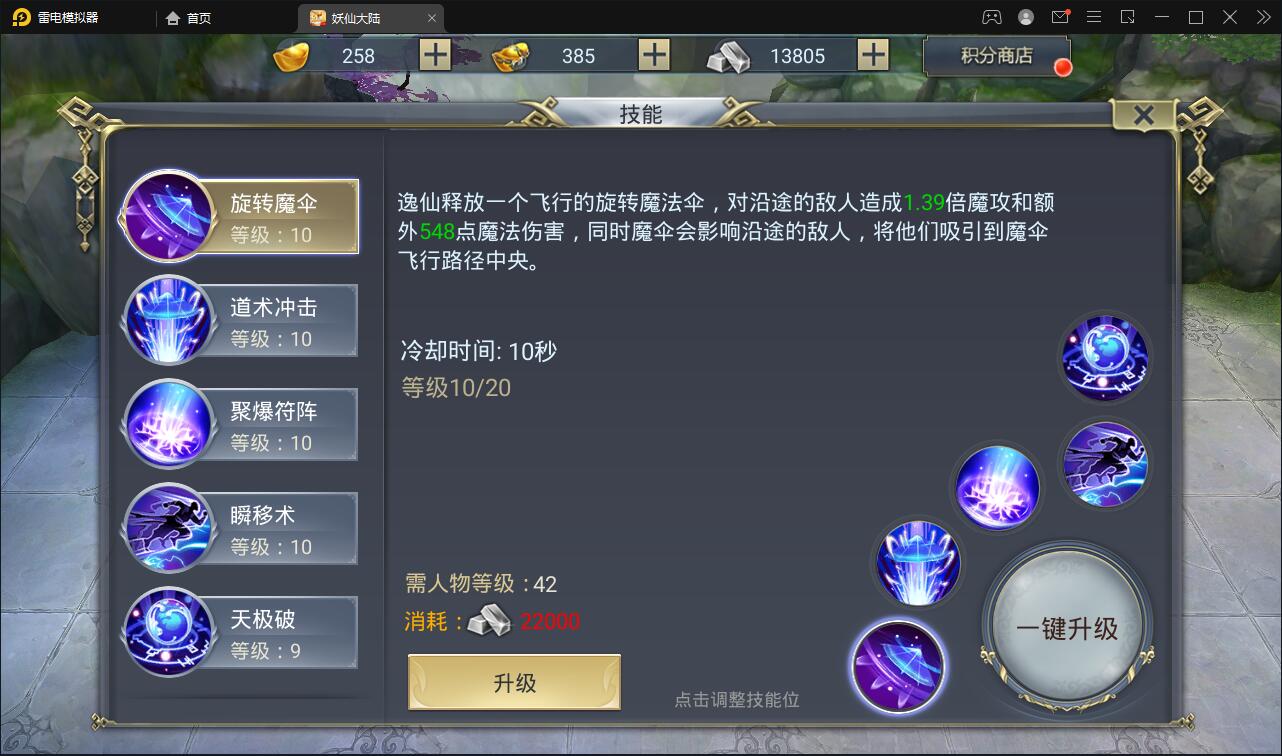Click the running-figure teleport skill slot icon
The height and width of the screenshot is (756, 1282).
1104,463
